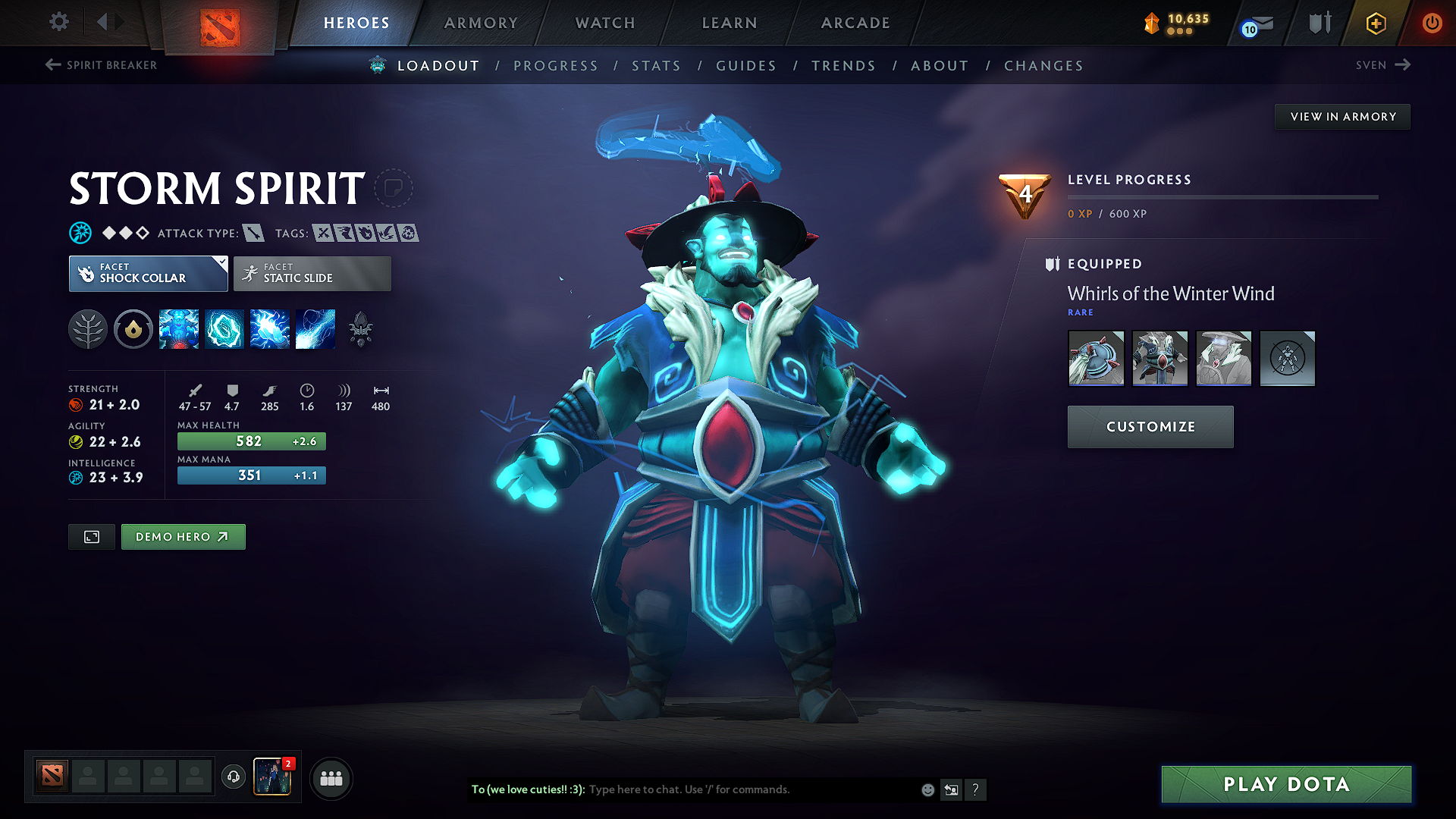
Task: Click the Demo Hero button
Action: pyautogui.click(x=183, y=536)
